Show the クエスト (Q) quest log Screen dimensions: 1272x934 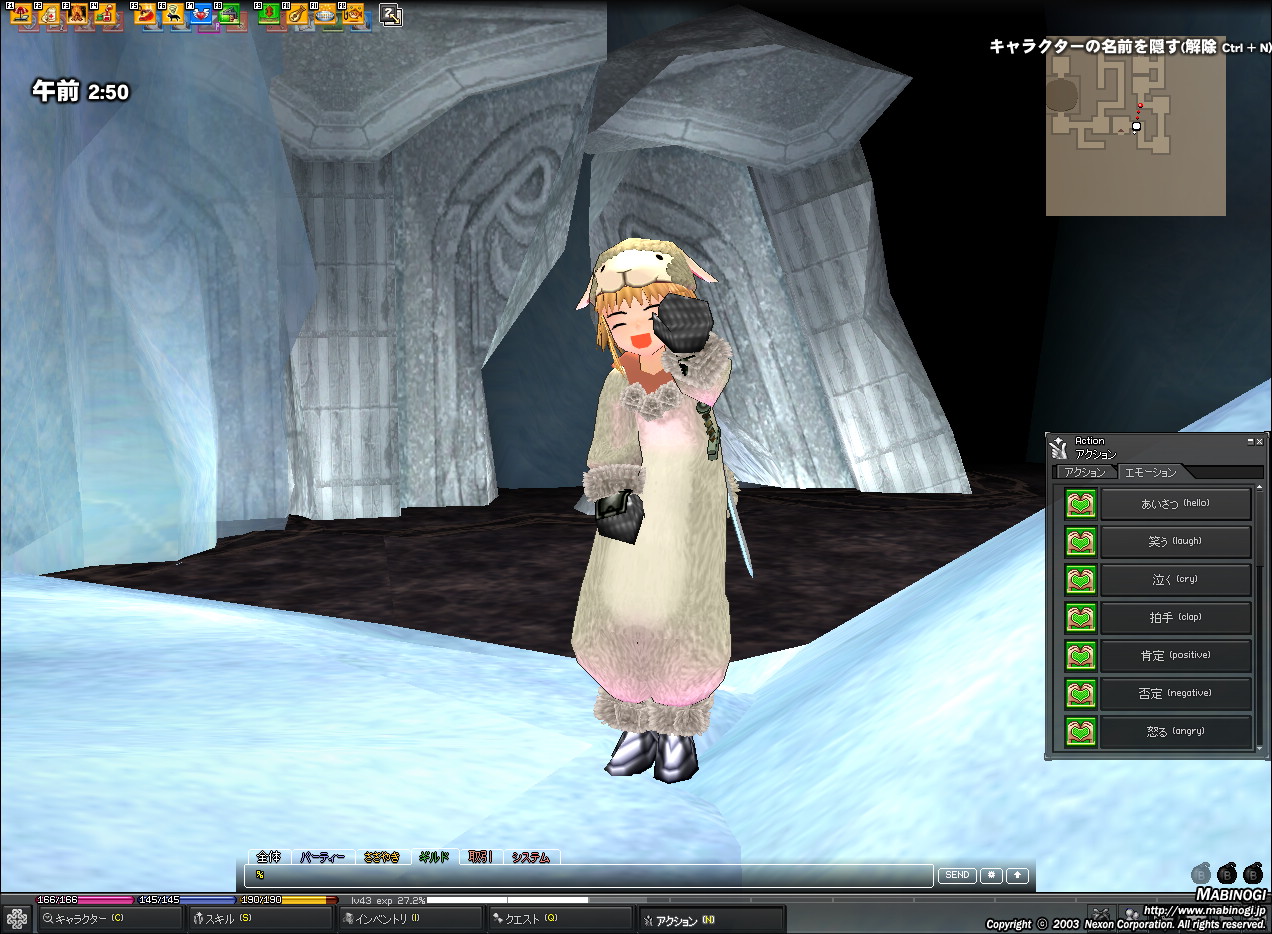560,919
